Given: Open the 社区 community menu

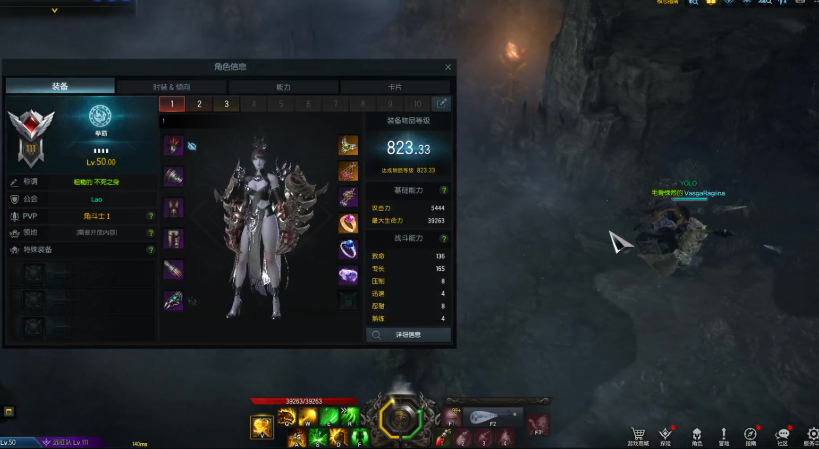Looking at the screenshot, I should (782, 433).
